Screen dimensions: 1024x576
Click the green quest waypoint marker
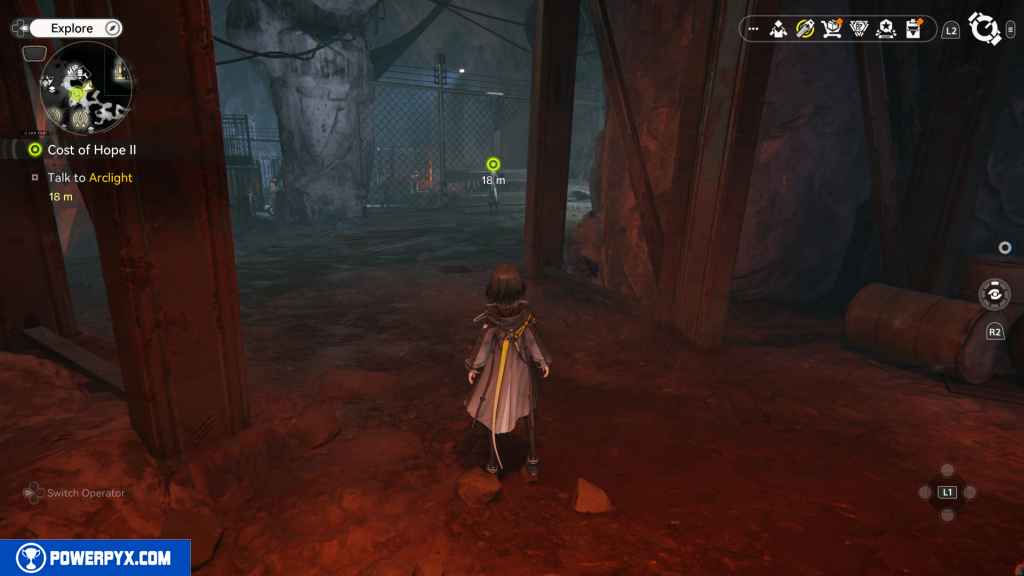coord(492,164)
